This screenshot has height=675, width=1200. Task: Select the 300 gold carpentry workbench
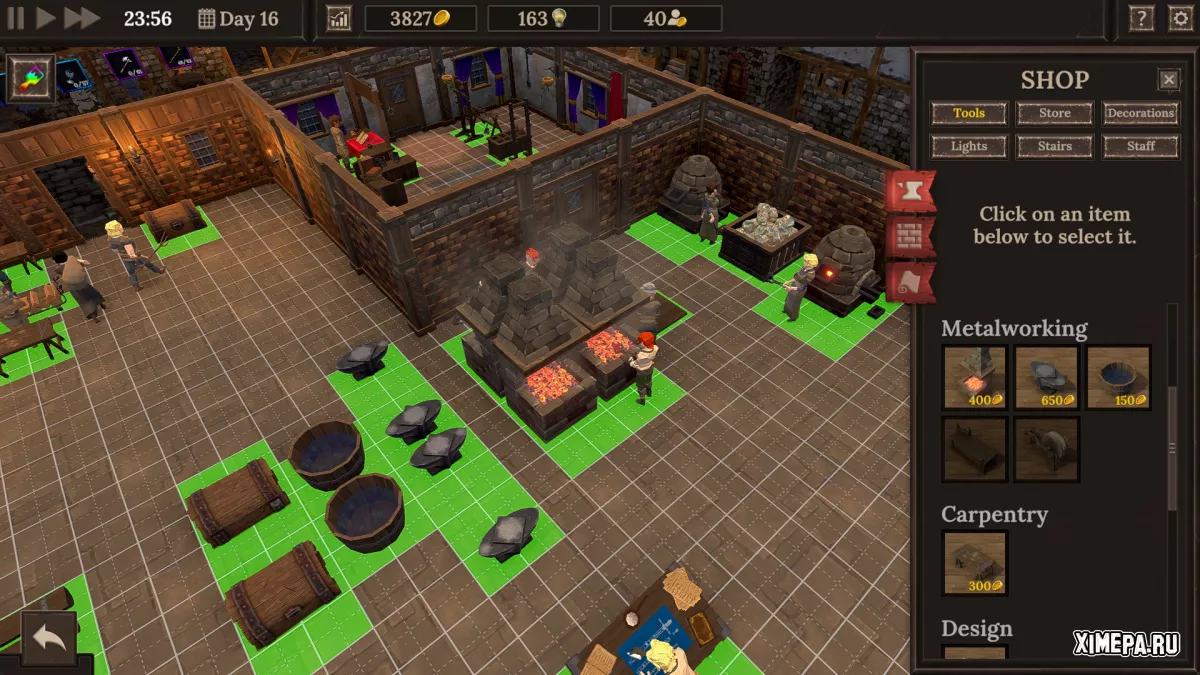pyautogui.click(x=974, y=563)
